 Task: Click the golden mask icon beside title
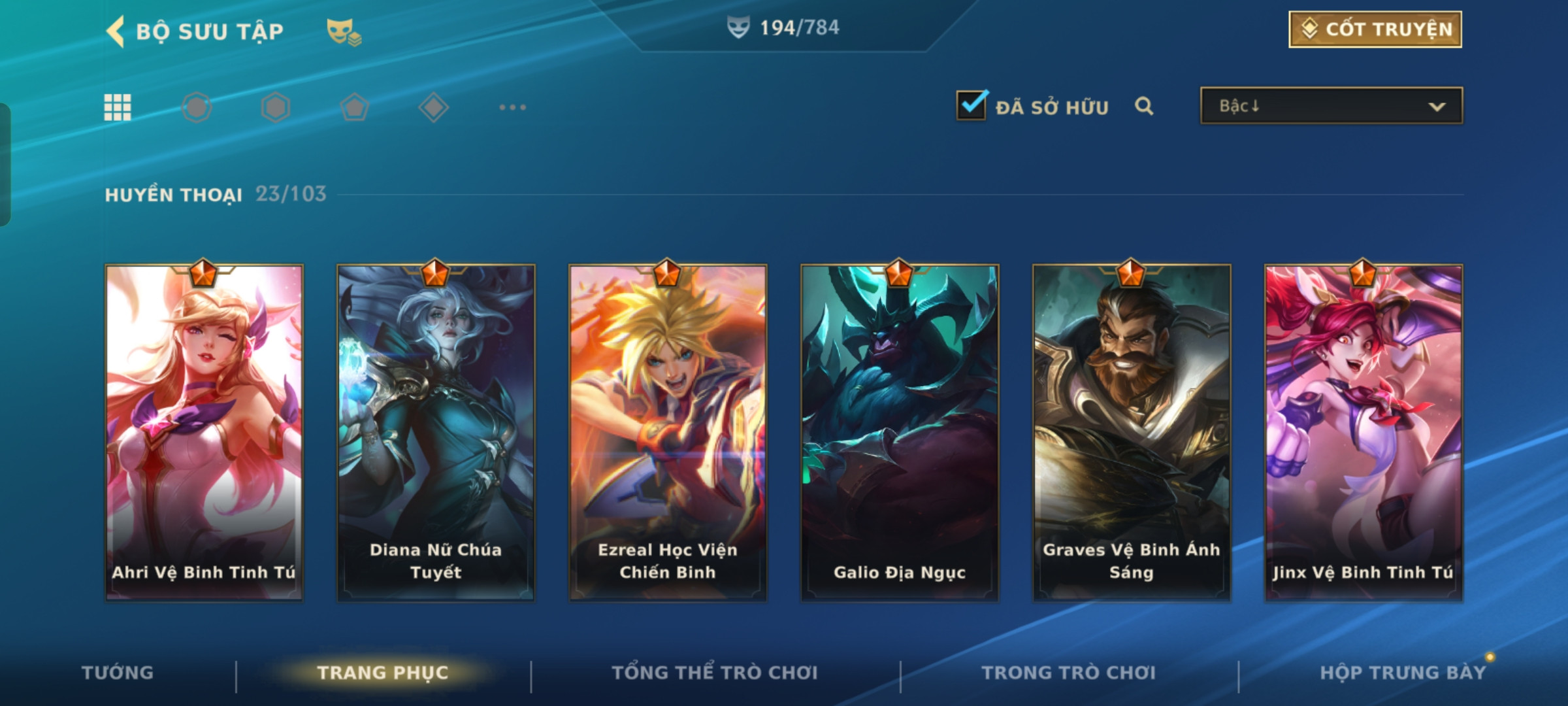tap(344, 31)
